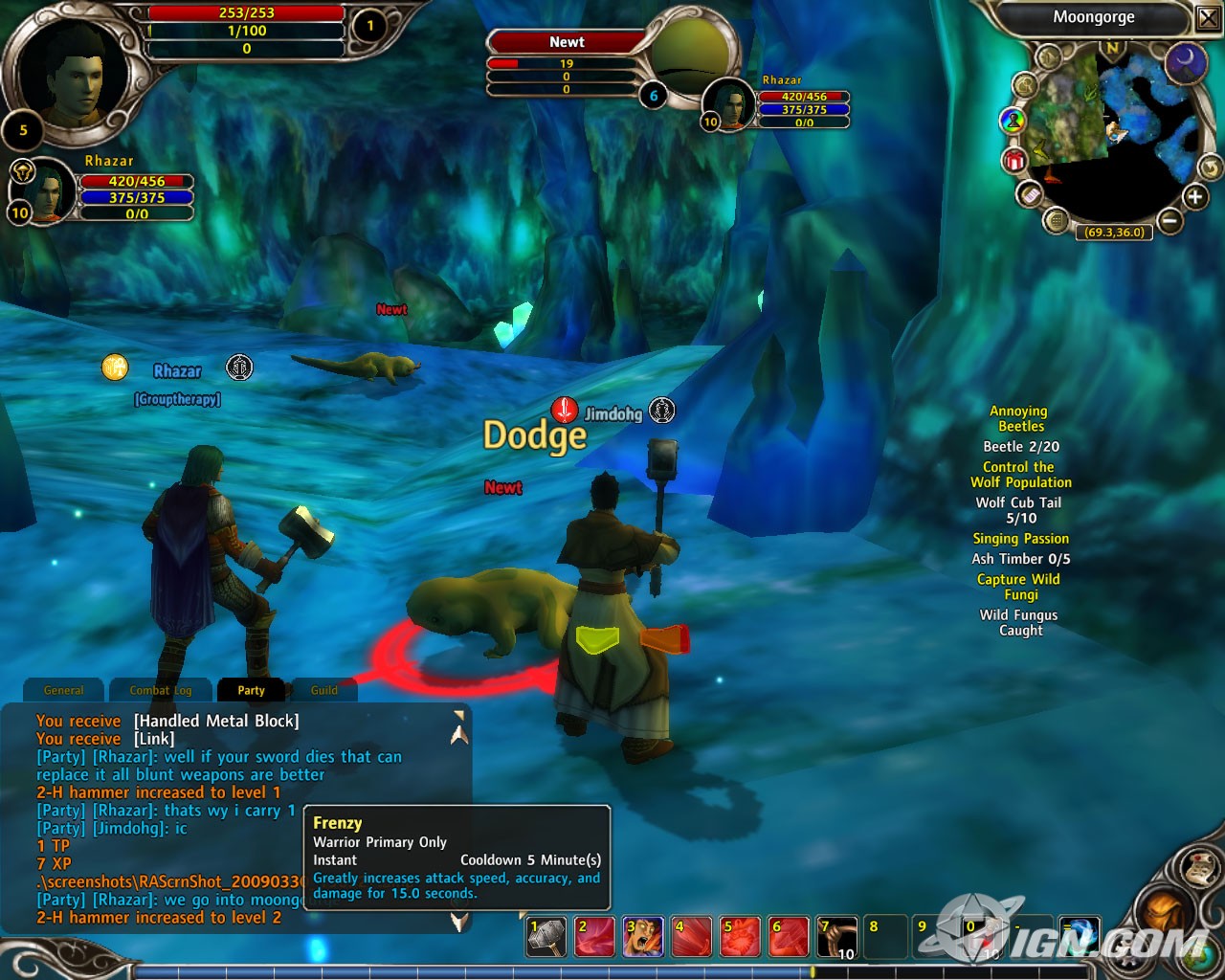Zoom in the minimap with the plus button
This screenshot has height=980, width=1225.
pos(1193,197)
